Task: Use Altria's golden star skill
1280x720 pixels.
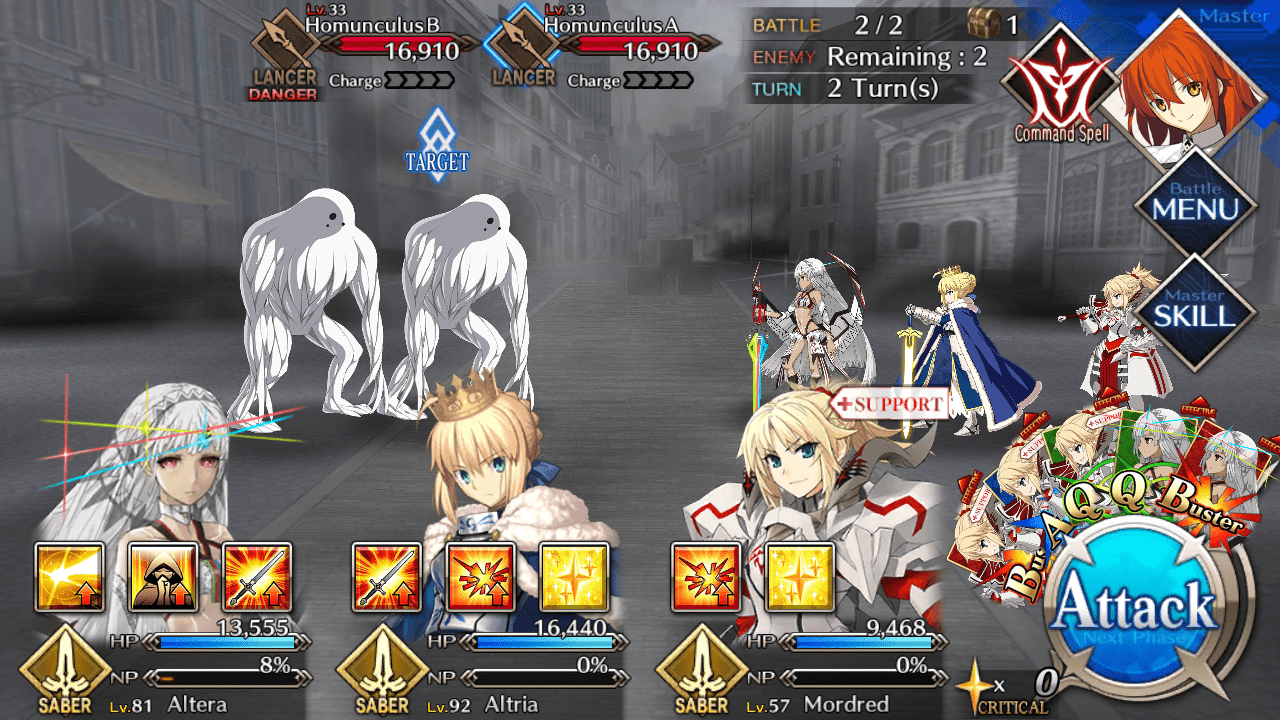Action: (574, 577)
